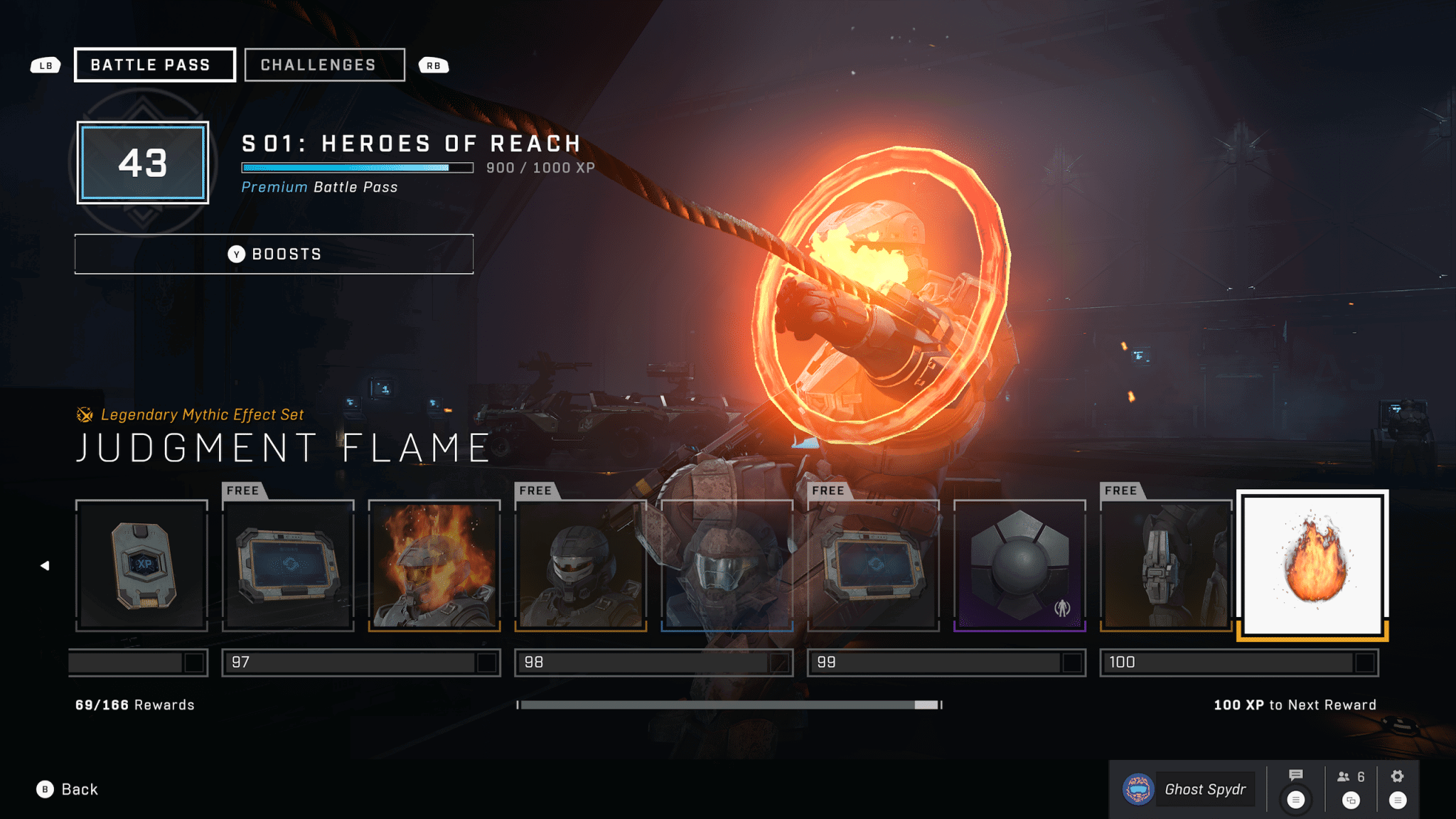Viewport: 1456px width, 819px height.
Task: Select the XP boost reward tile
Action: (x=141, y=565)
